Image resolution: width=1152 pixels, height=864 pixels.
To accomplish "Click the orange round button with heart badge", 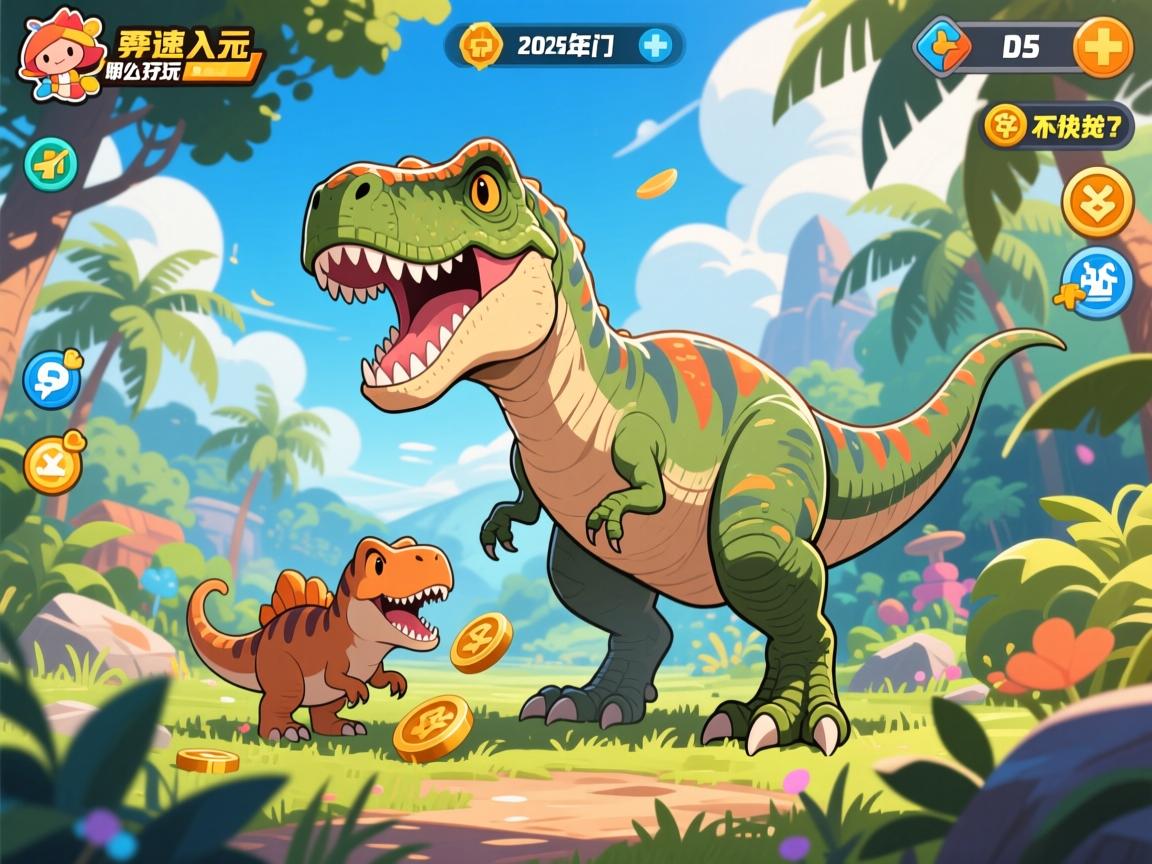I will point(52,464).
